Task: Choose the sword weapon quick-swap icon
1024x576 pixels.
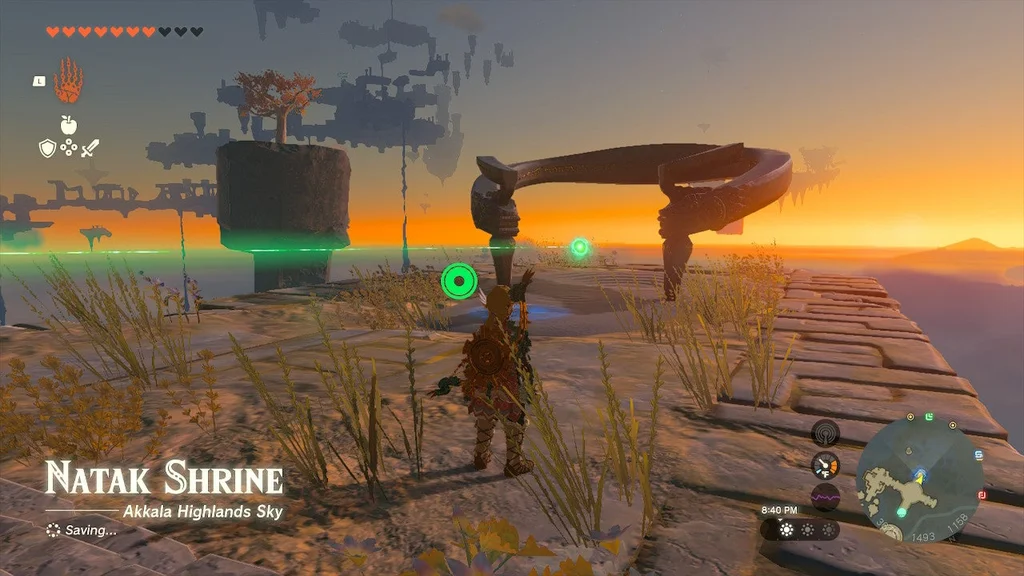Action: (90, 149)
